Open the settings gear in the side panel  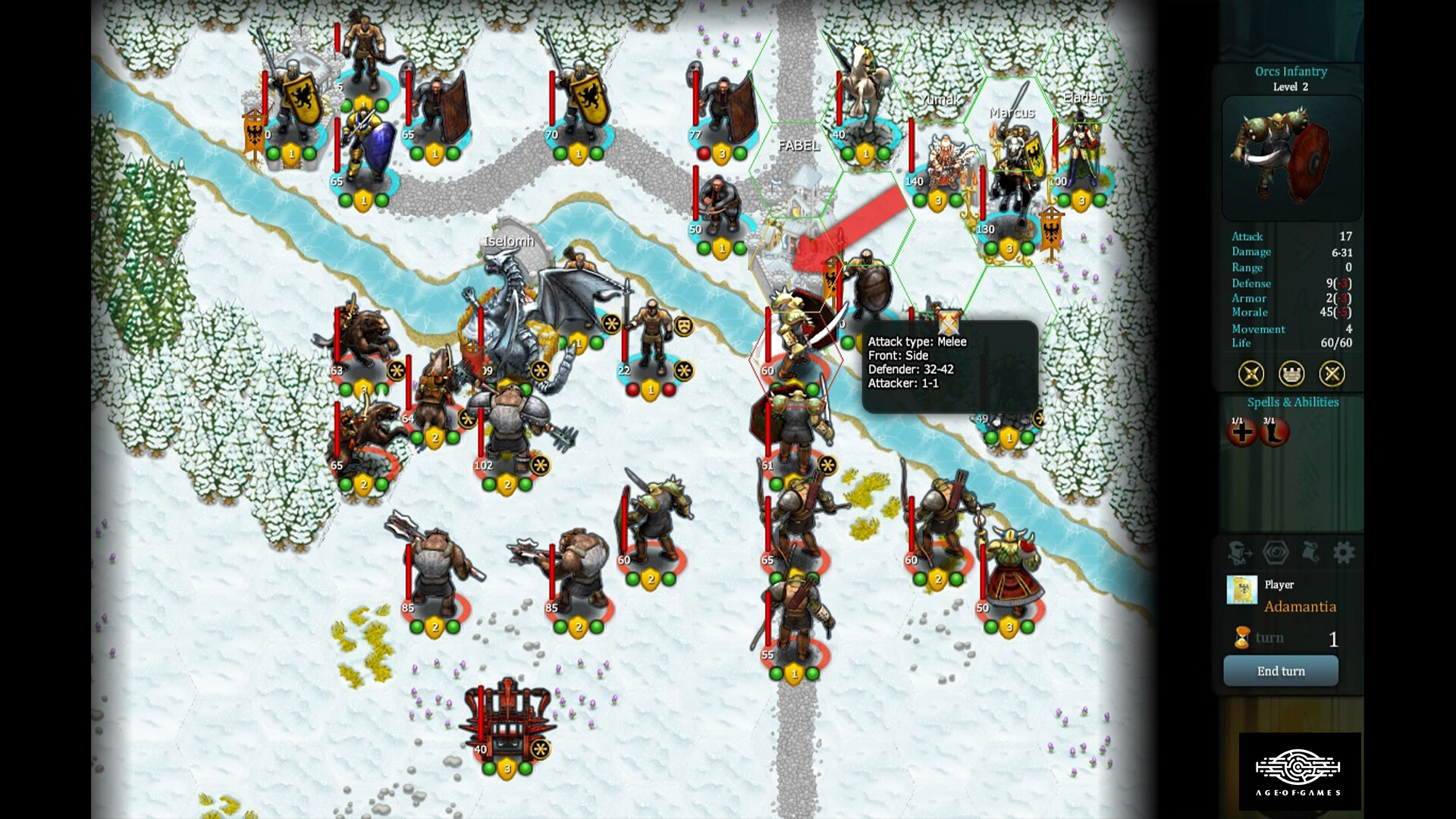[x=1343, y=552]
